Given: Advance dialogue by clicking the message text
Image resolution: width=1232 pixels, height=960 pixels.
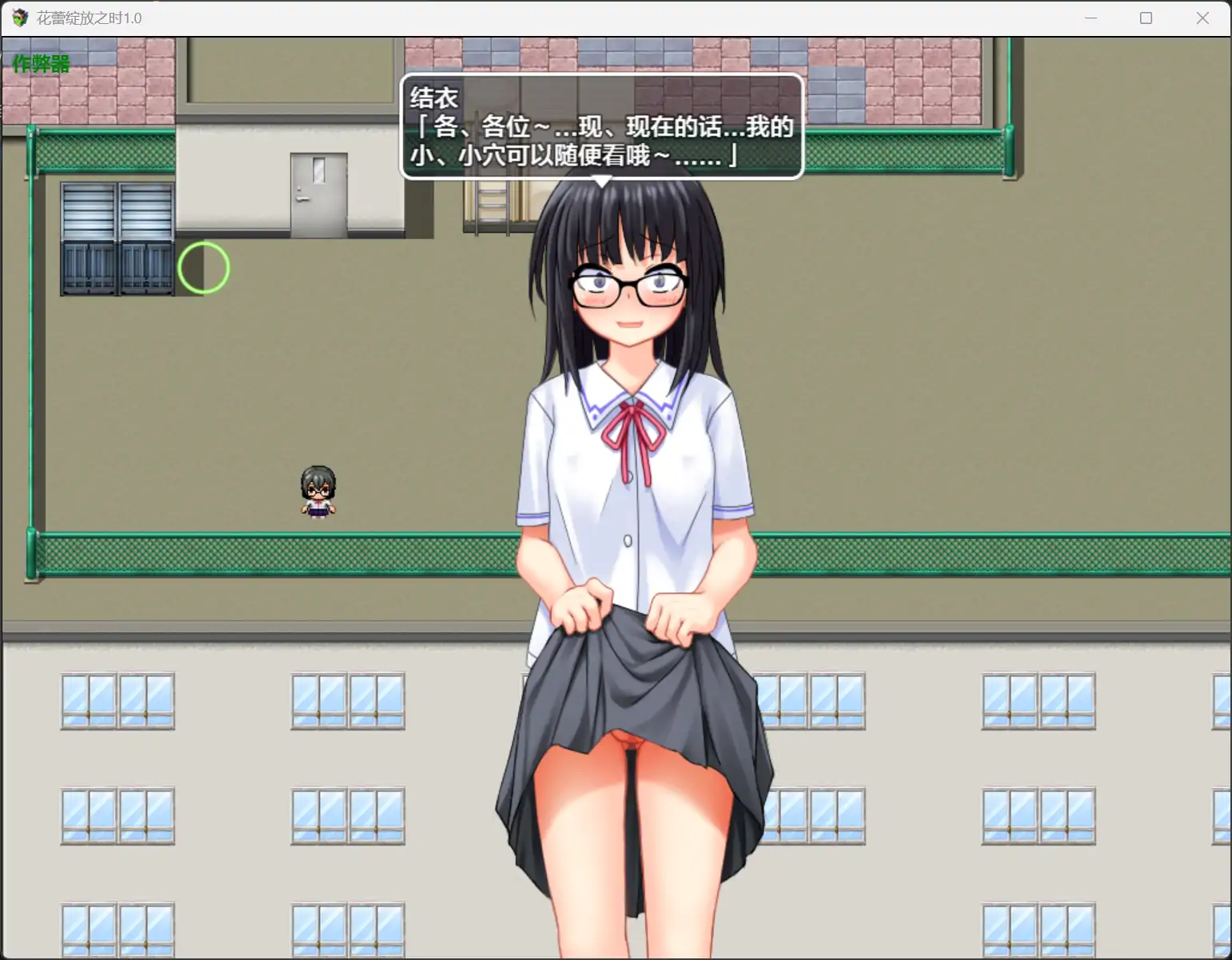Looking at the screenshot, I should [600, 144].
